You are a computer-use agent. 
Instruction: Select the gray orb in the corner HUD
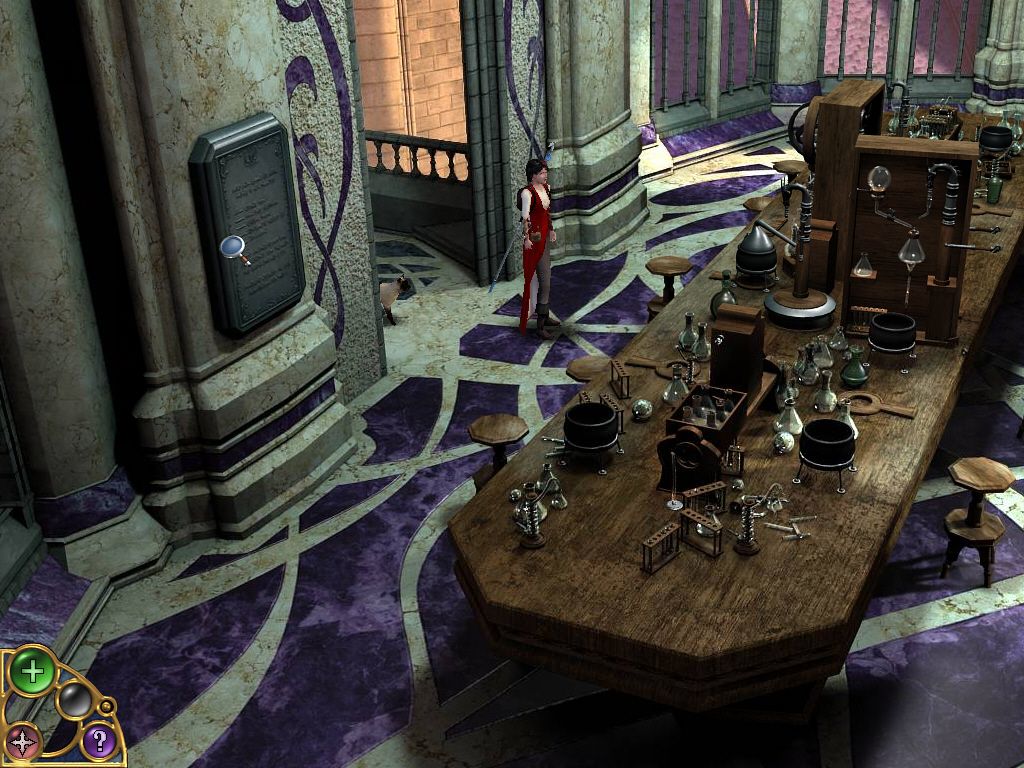click(x=73, y=700)
